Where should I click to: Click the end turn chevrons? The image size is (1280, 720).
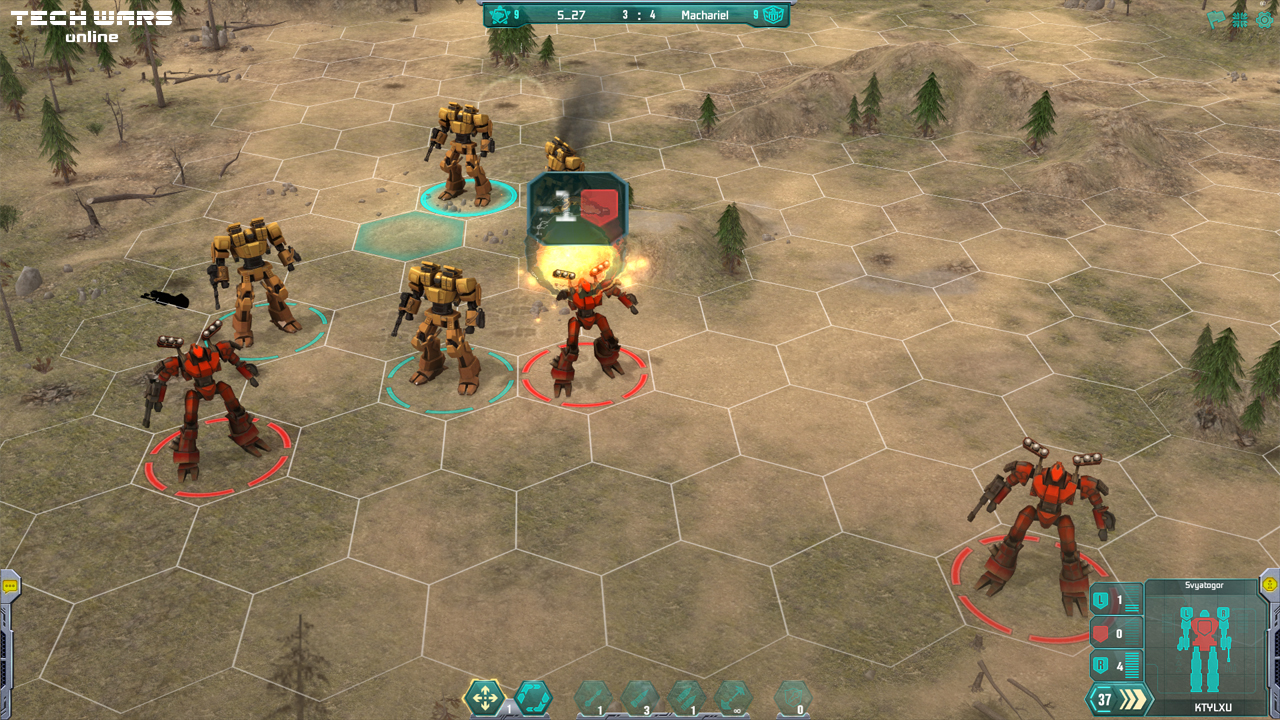coord(1132,699)
